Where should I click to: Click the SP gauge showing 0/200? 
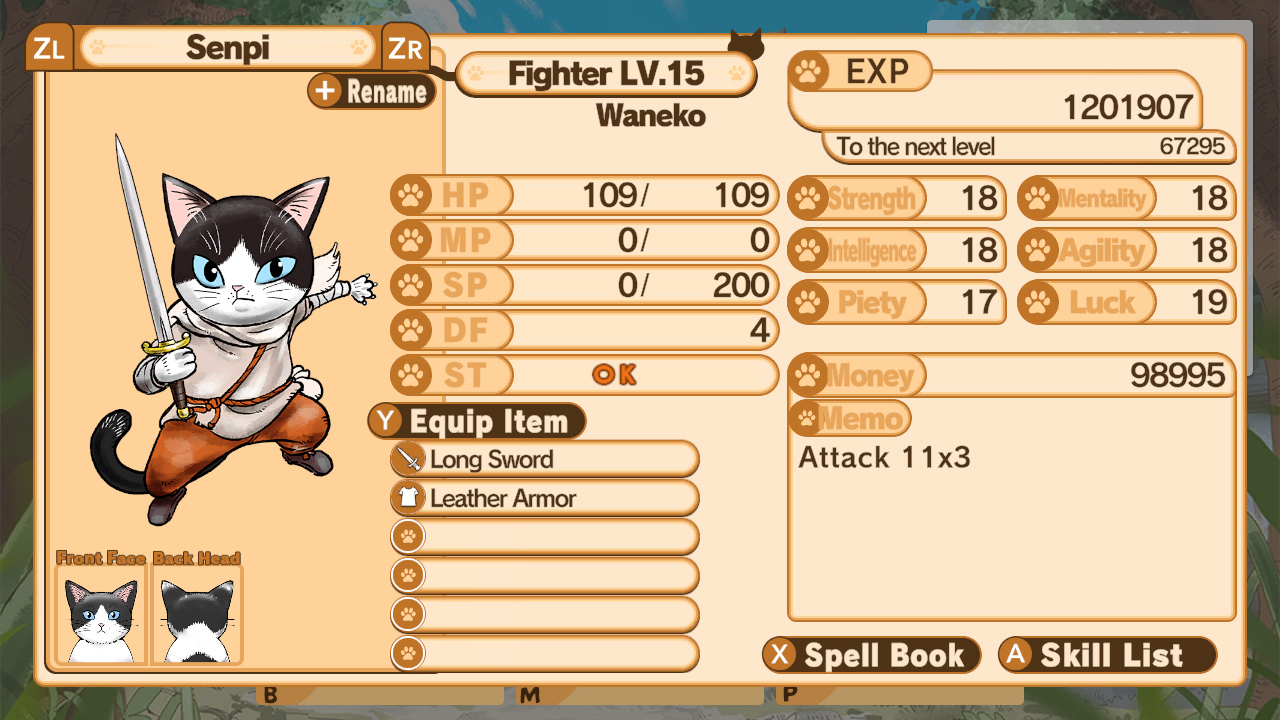point(600,285)
